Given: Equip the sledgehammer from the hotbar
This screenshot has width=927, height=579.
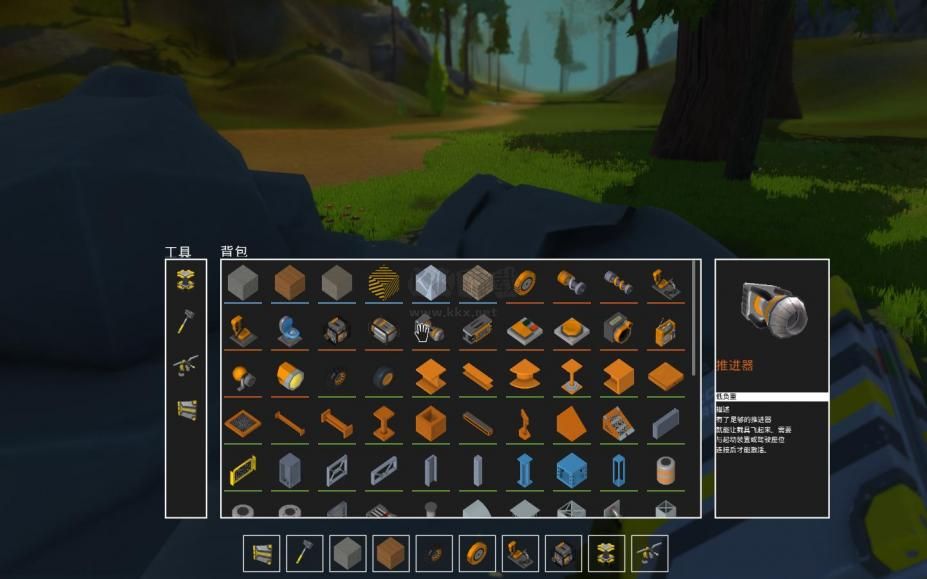Looking at the screenshot, I should tap(304, 553).
